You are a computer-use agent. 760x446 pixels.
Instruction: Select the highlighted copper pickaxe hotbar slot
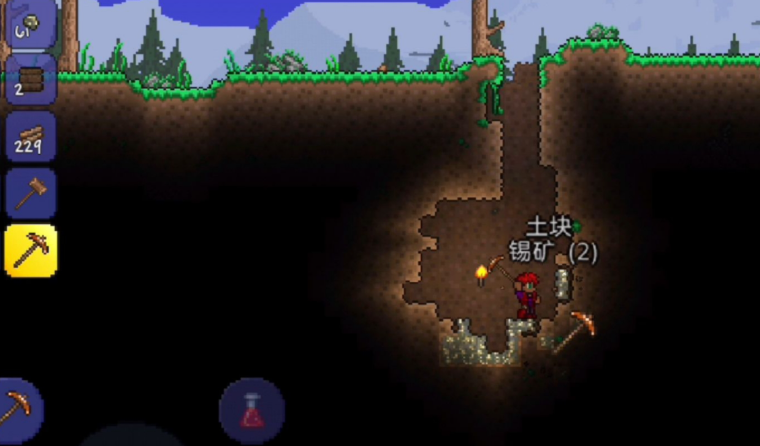coord(31,250)
